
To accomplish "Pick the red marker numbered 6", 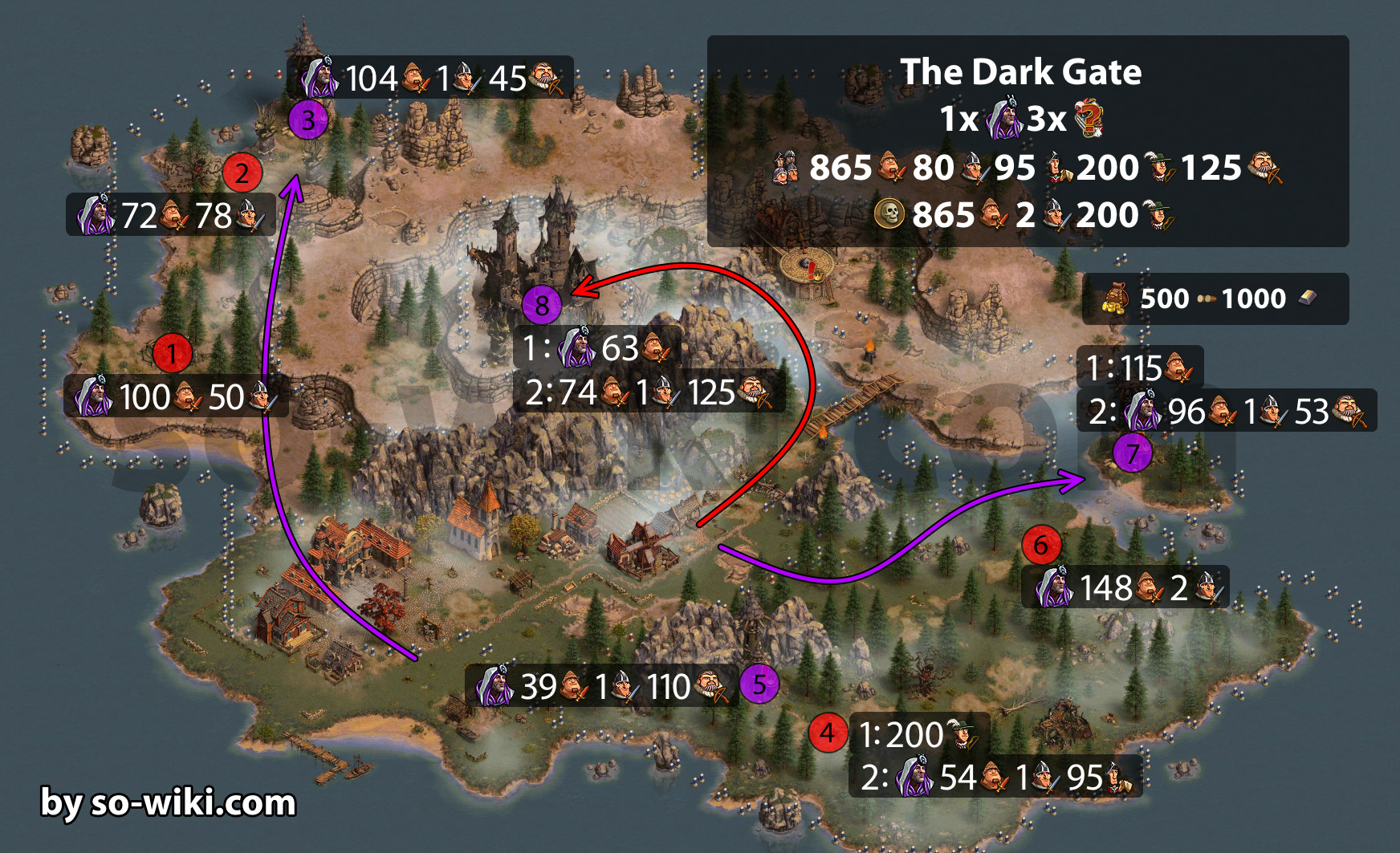I will point(1041,545).
